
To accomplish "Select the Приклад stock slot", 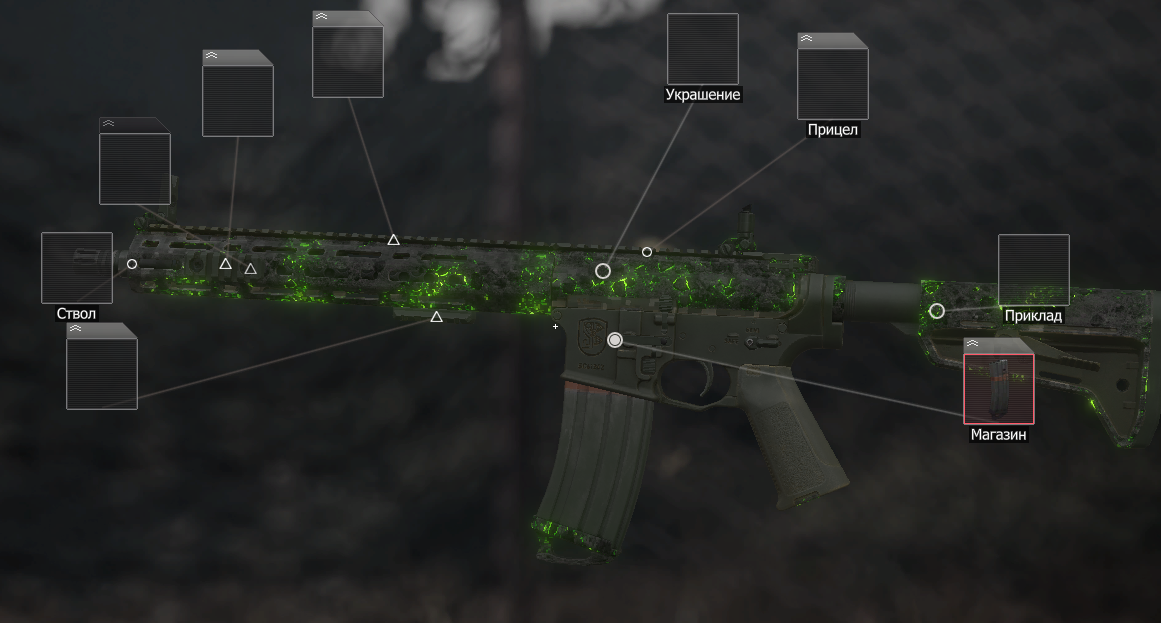I will [x=1034, y=270].
